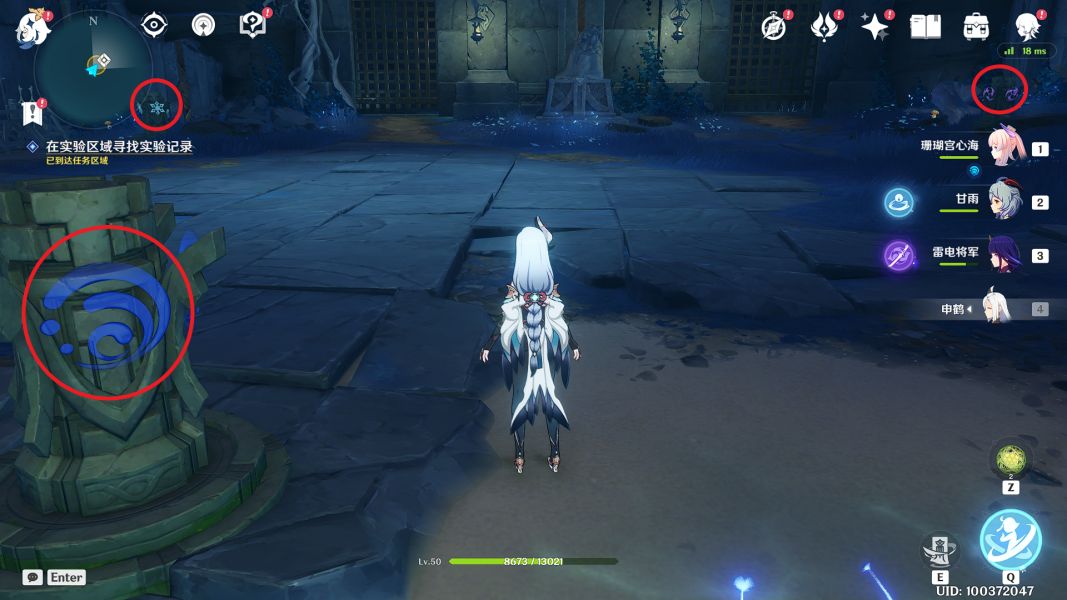Open the adventurer handbook book icon
1067x600 pixels.
pyautogui.click(x=925, y=27)
